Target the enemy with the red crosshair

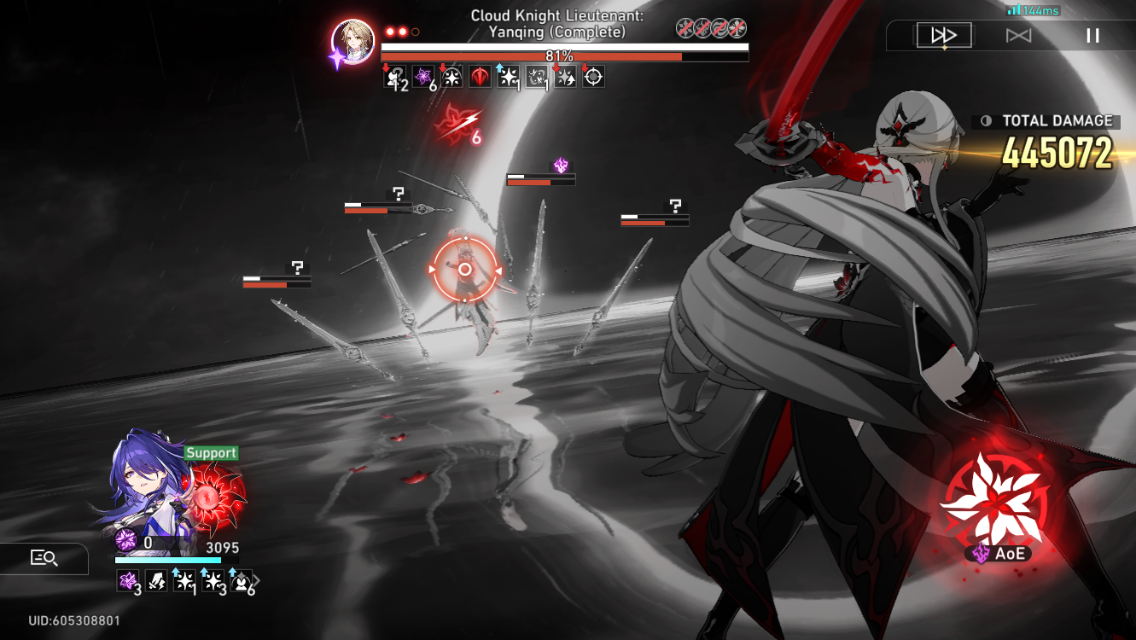(464, 269)
